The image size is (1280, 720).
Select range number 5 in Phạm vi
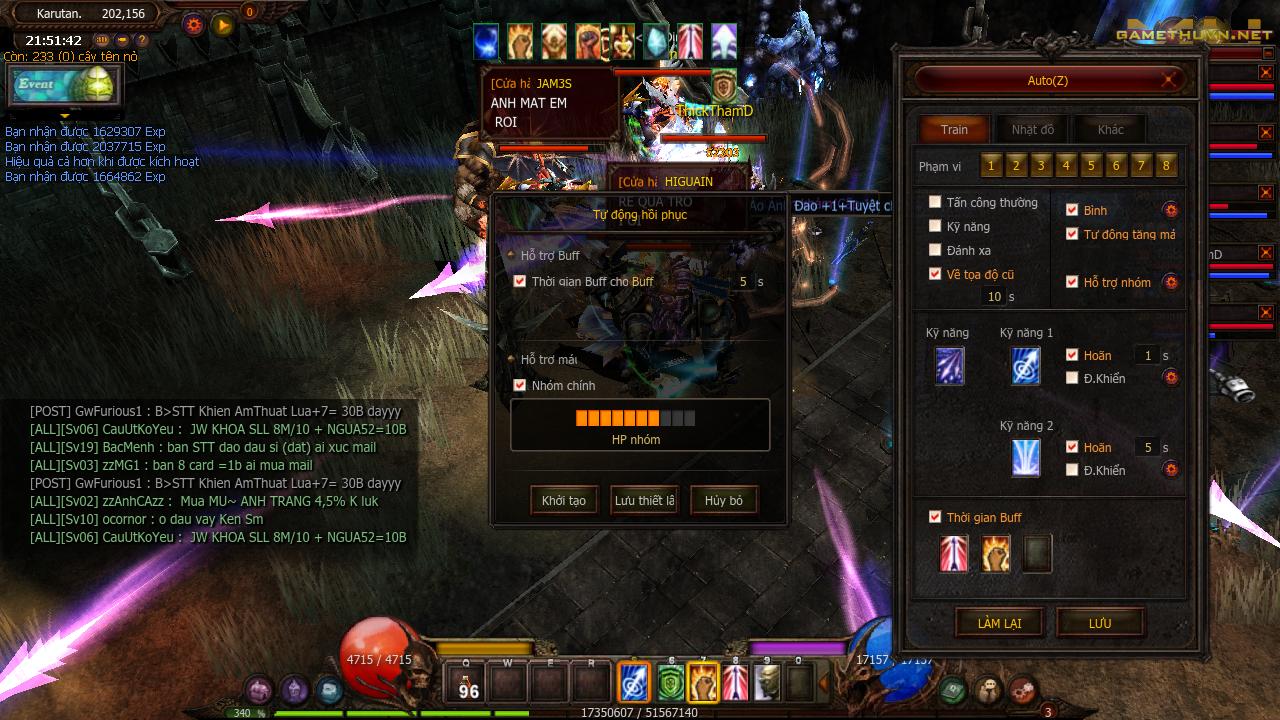click(1091, 166)
